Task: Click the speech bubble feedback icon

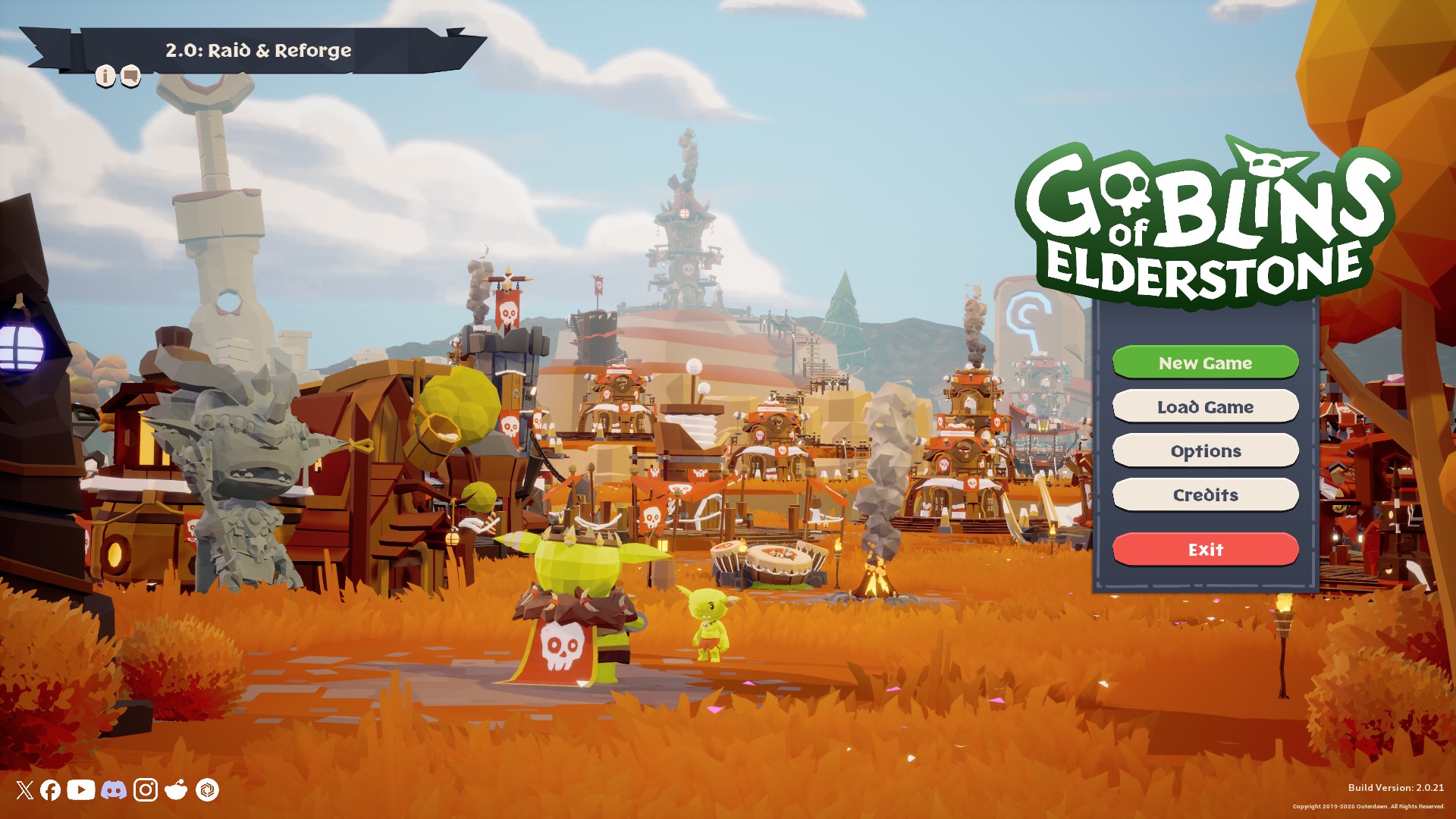Action: tap(130, 76)
